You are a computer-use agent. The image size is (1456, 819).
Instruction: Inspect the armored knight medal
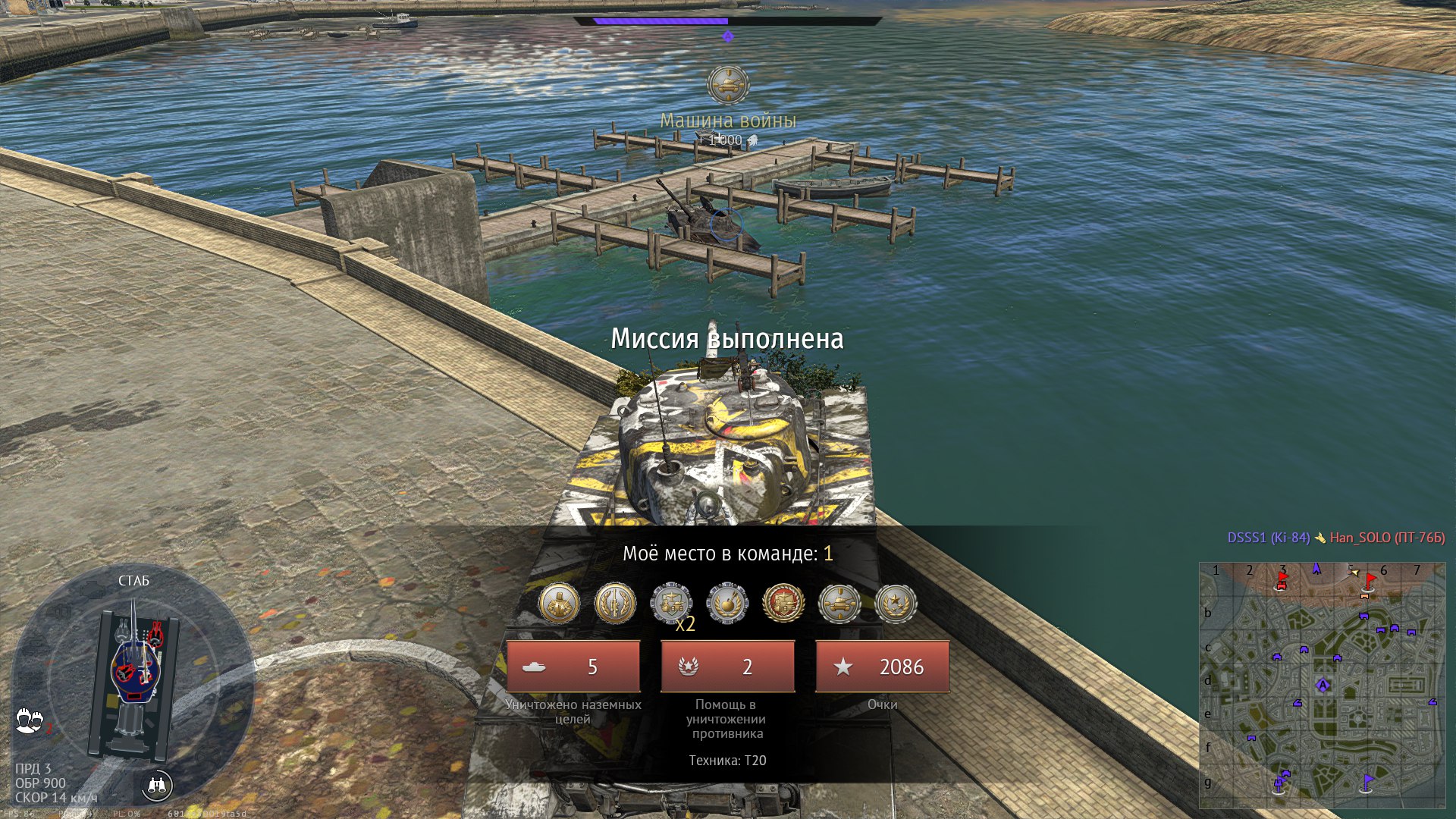pos(559,604)
